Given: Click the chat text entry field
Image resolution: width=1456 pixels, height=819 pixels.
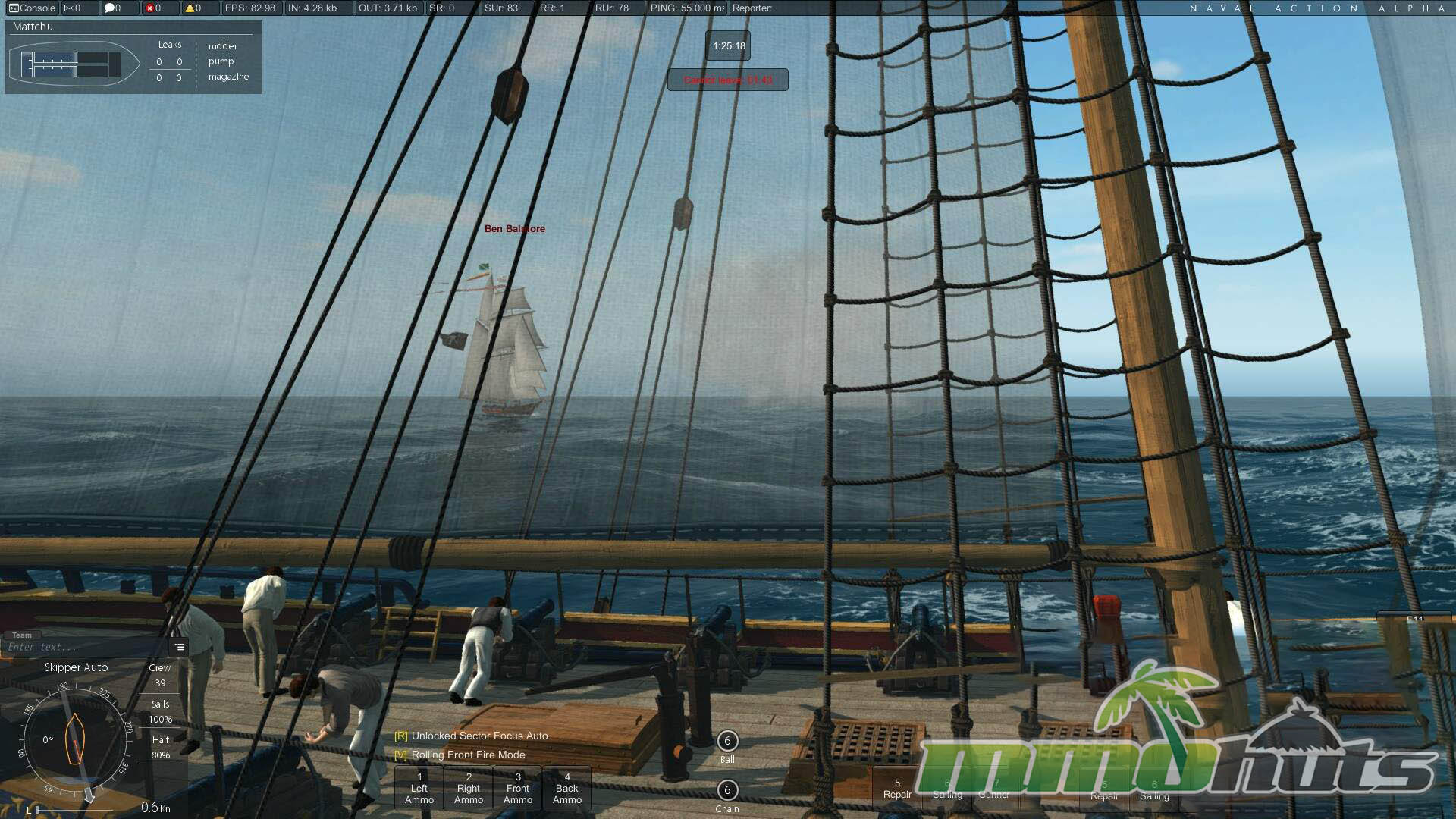Looking at the screenshot, I should coord(83,648).
